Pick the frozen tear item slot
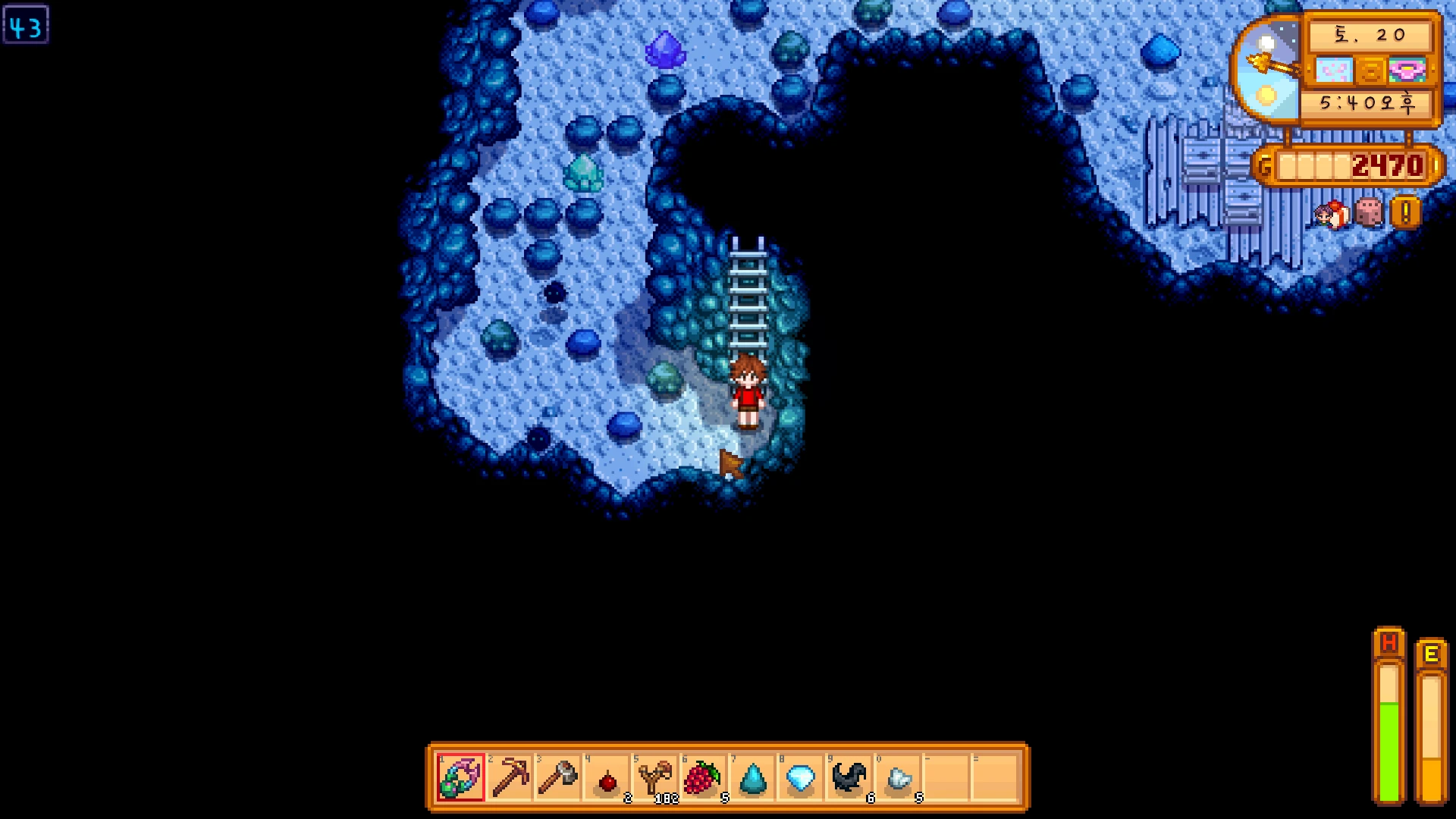 coord(752,779)
